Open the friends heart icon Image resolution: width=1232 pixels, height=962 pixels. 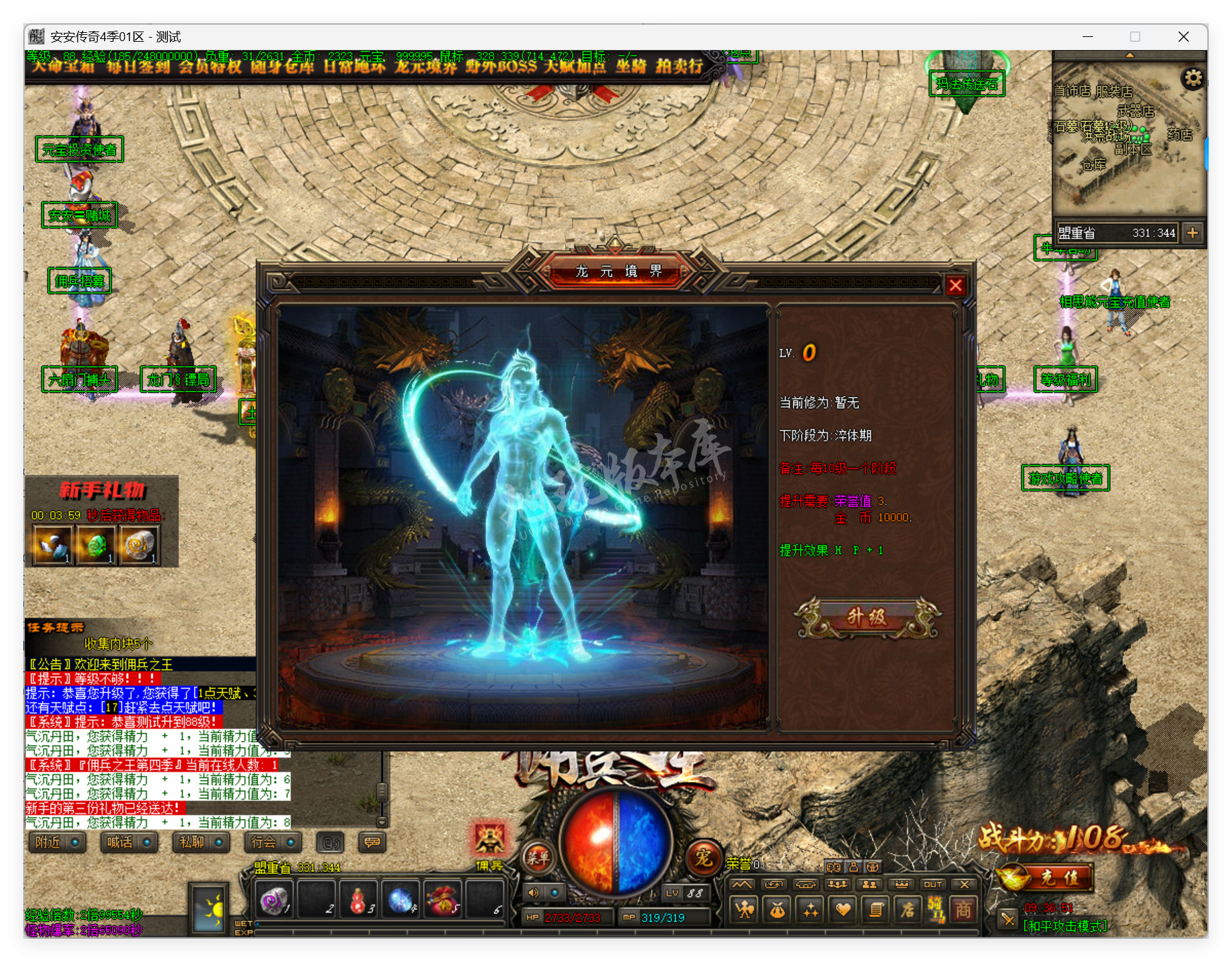pos(844,909)
